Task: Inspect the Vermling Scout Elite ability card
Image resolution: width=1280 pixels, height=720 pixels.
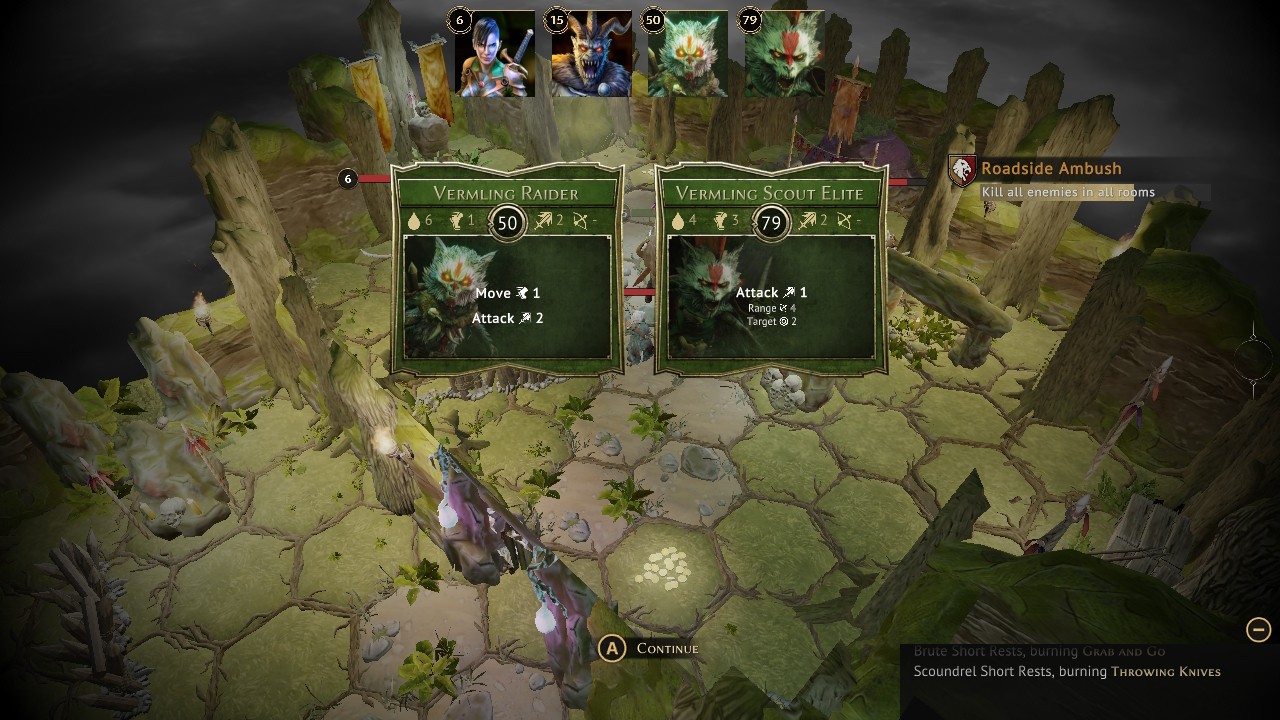Action: pyautogui.click(x=770, y=270)
